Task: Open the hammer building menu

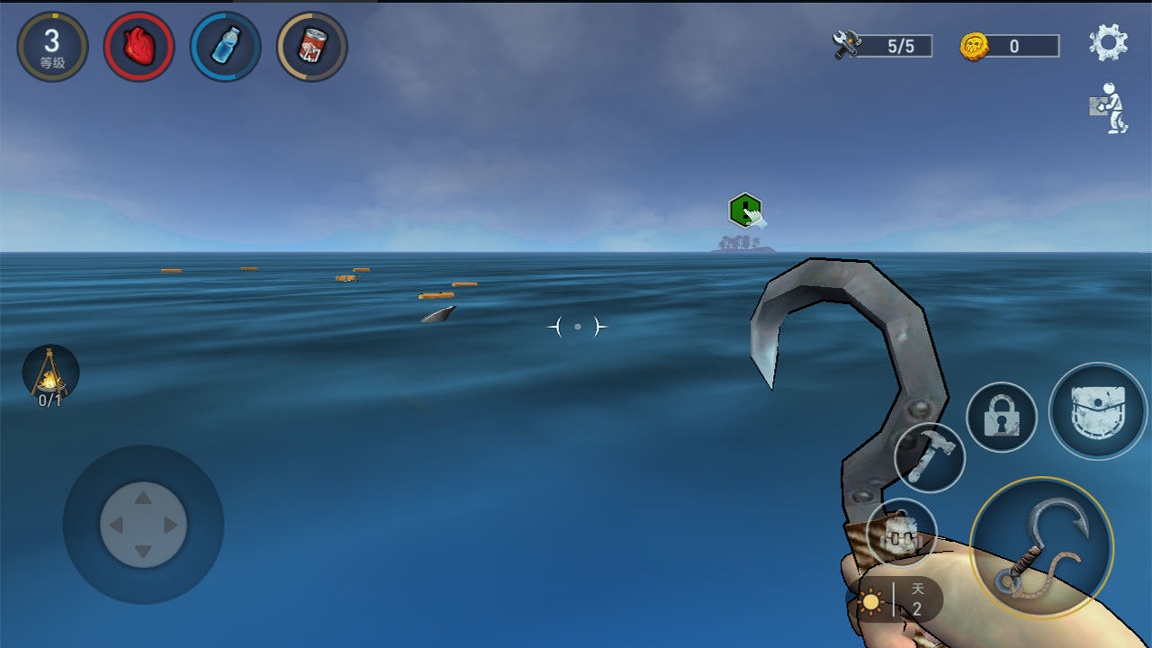Action: coord(929,457)
